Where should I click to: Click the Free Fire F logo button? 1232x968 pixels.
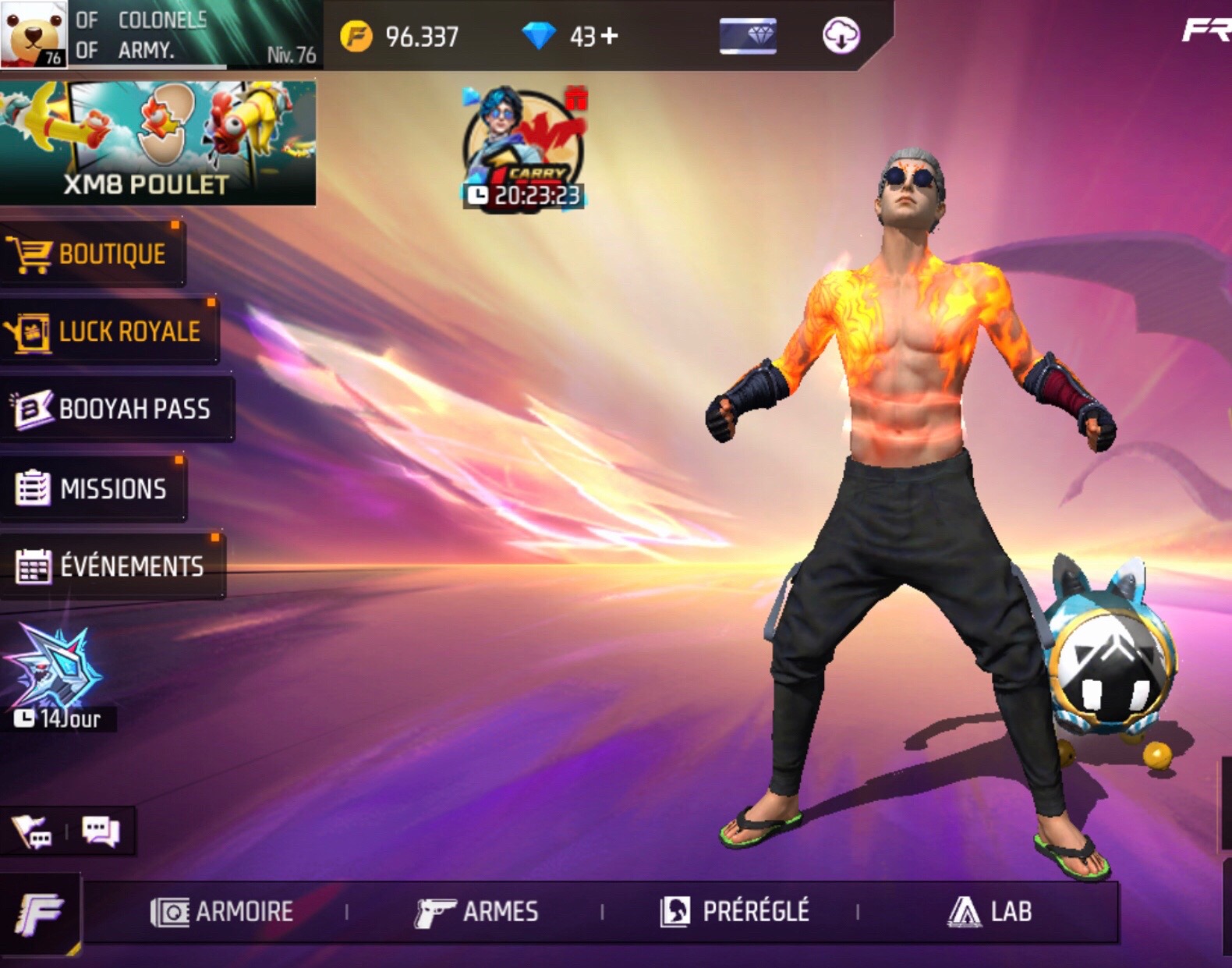tap(40, 913)
